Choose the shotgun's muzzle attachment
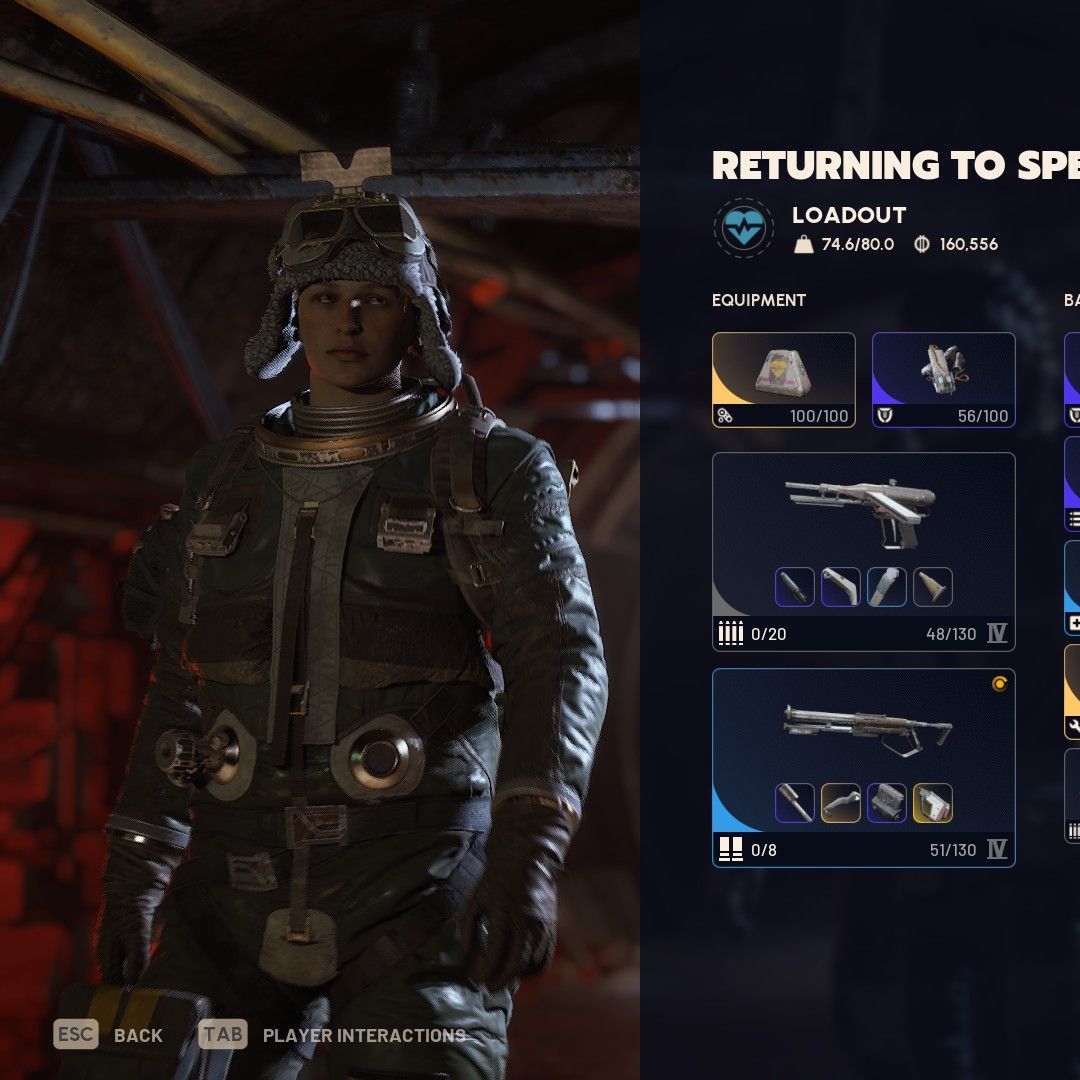The height and width of the screenshot is (1080, 1080). (x=795, y=803)
